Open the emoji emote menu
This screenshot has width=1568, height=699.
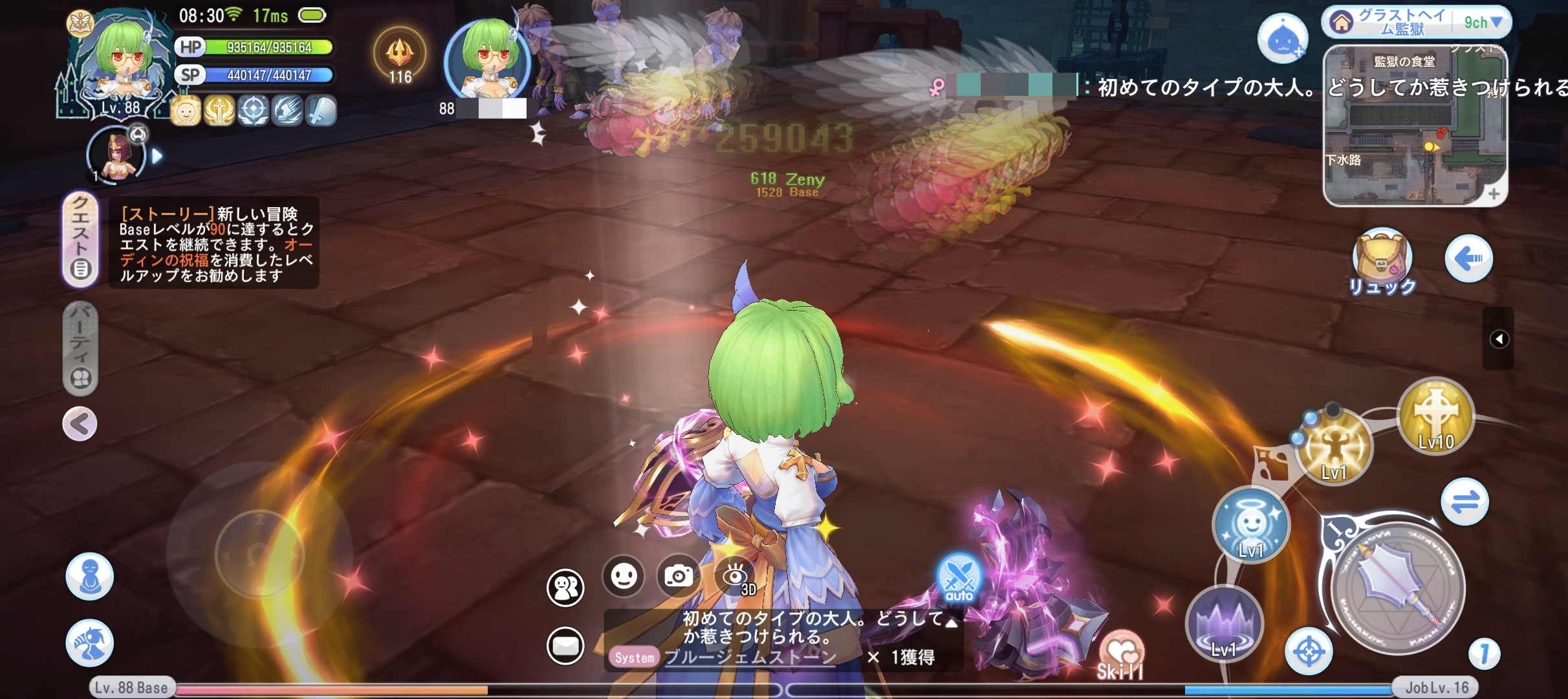(x=624, y=575)
